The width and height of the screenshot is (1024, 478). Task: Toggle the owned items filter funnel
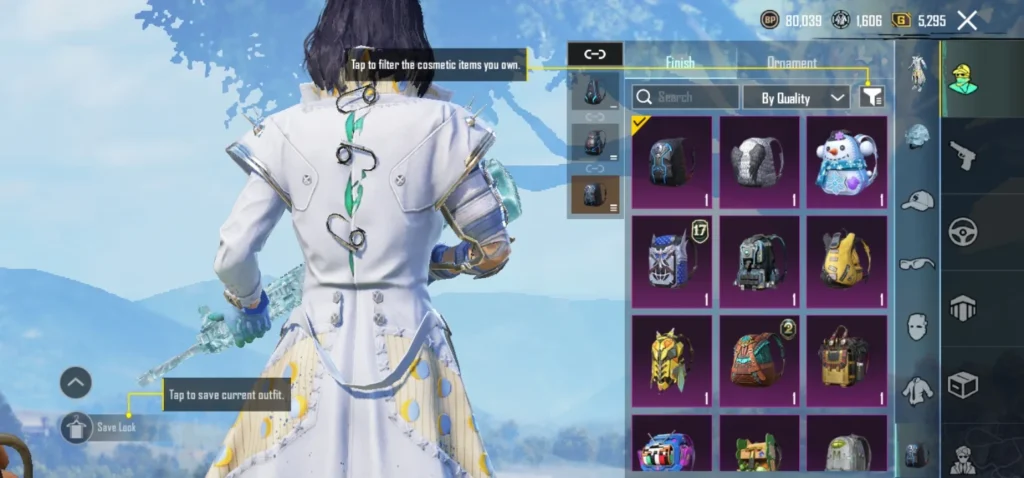point(873,96)
